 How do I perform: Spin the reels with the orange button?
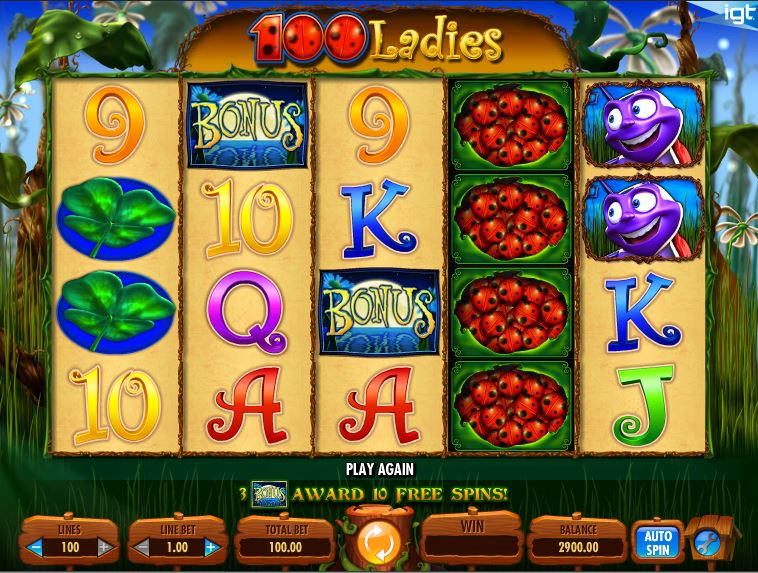[x=378, y=543]
